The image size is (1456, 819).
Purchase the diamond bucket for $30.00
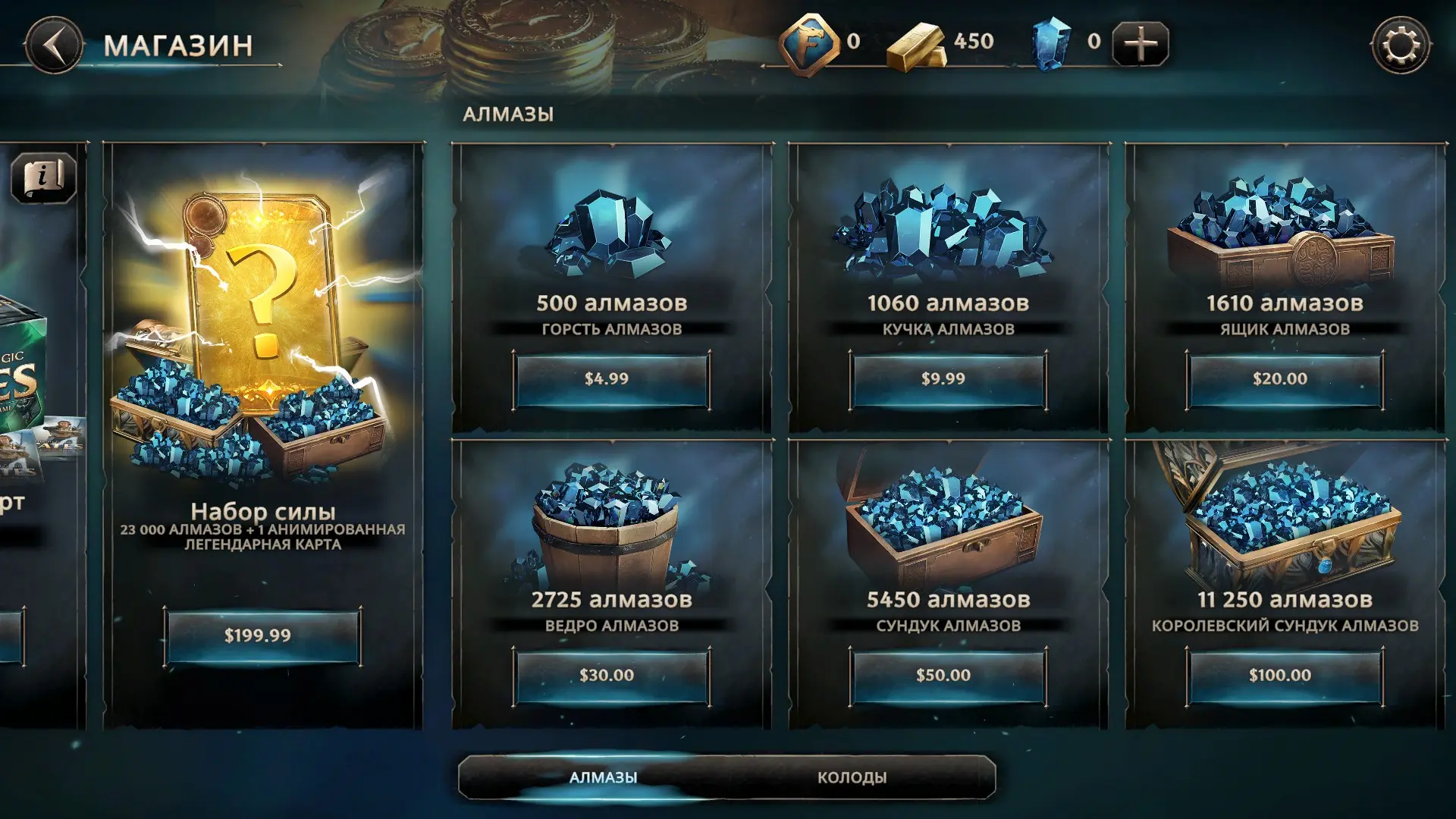pyautogui.click(x=611, y=676)
